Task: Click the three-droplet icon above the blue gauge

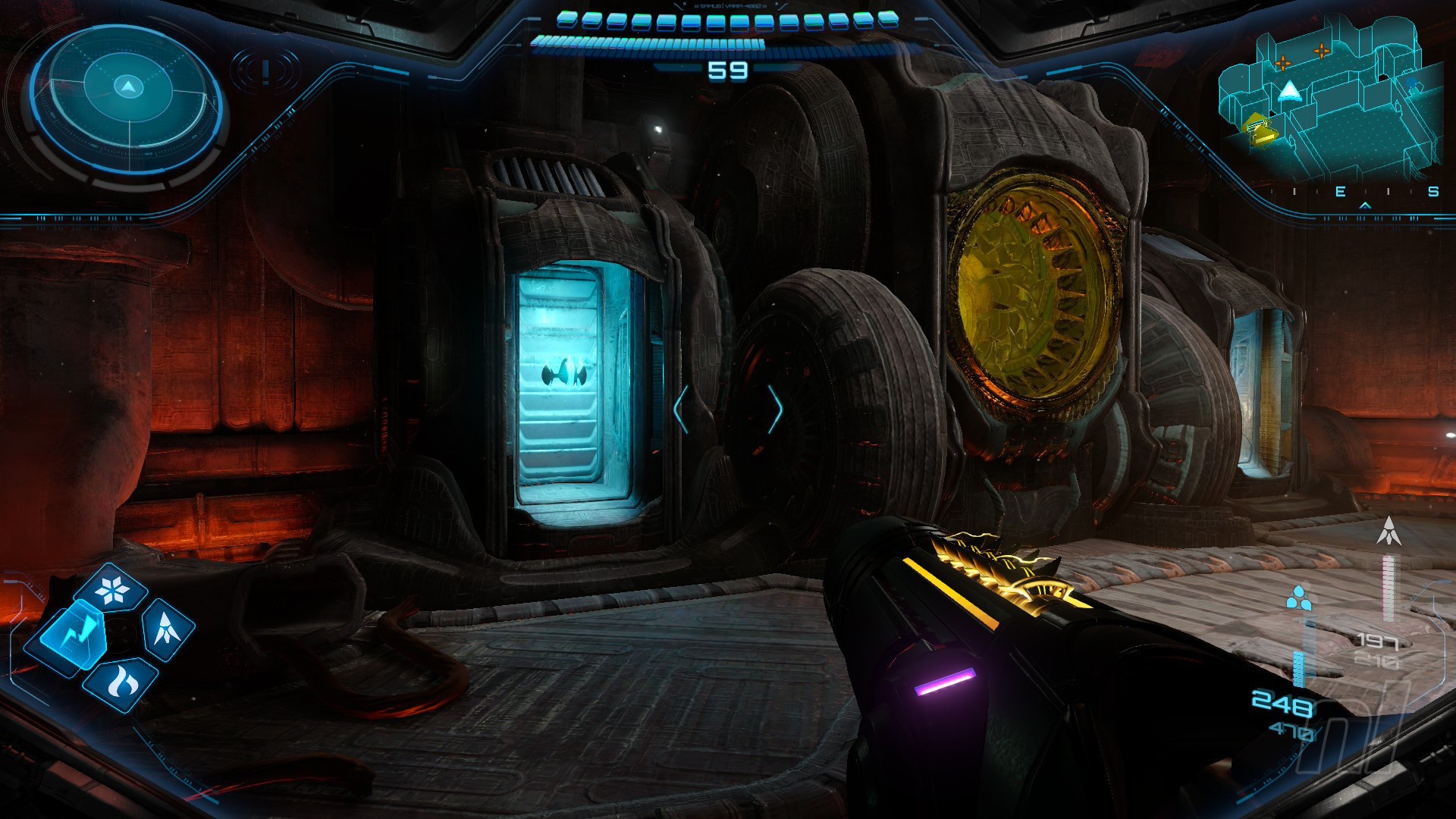Action: tap(1299, 598)
